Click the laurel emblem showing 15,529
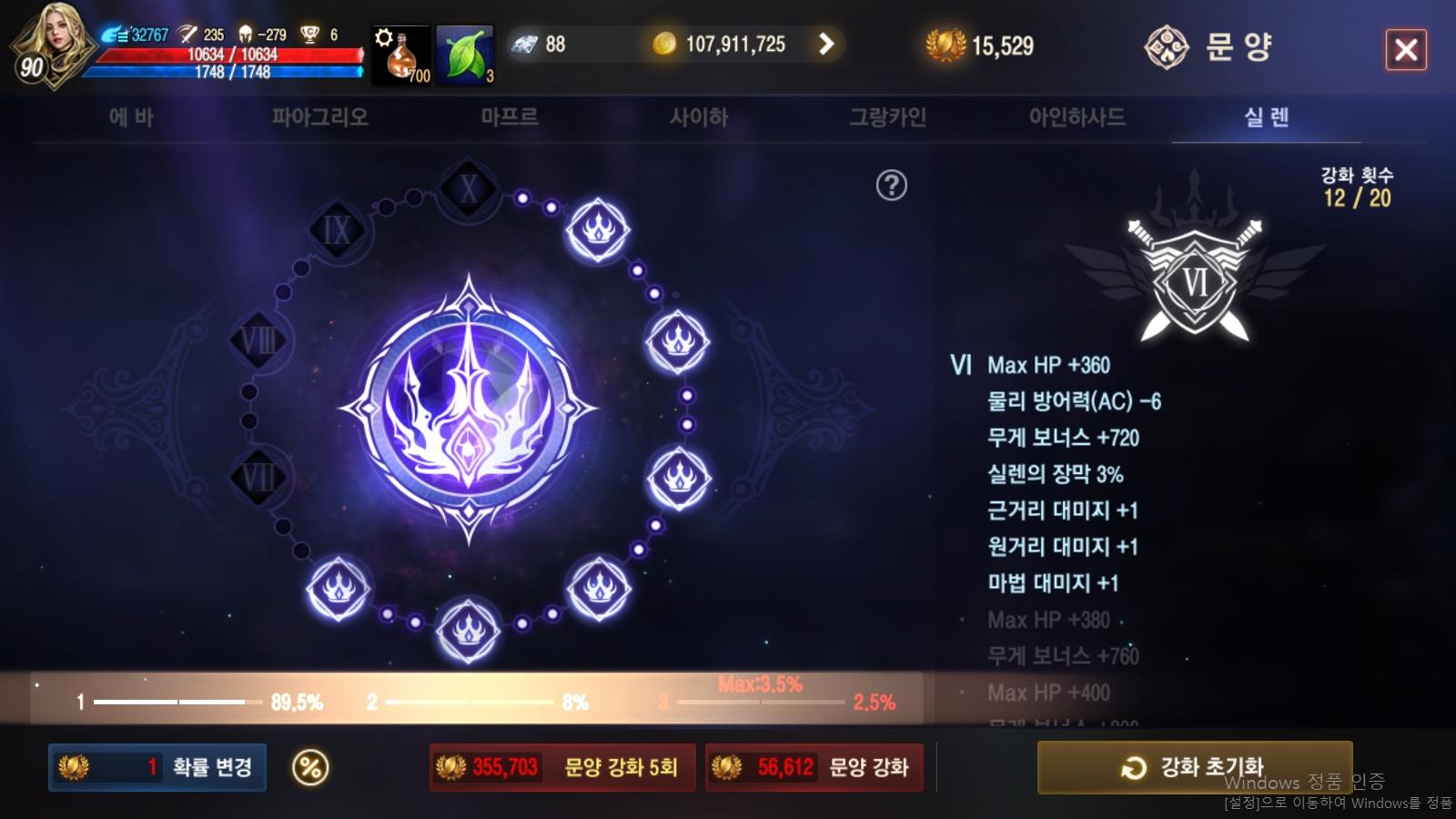 coord(947,43)
